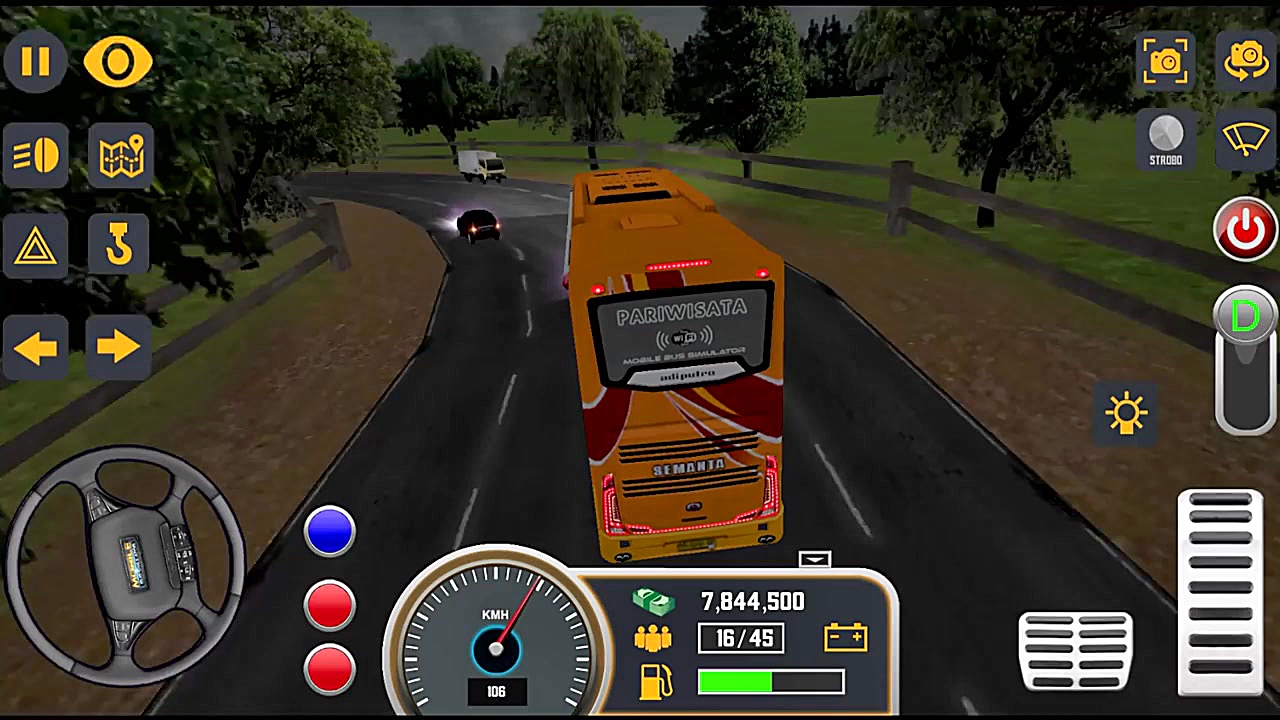Activate the tow hook icon
This screenshot has height=720, width=1280.
[x=120, y=245]
